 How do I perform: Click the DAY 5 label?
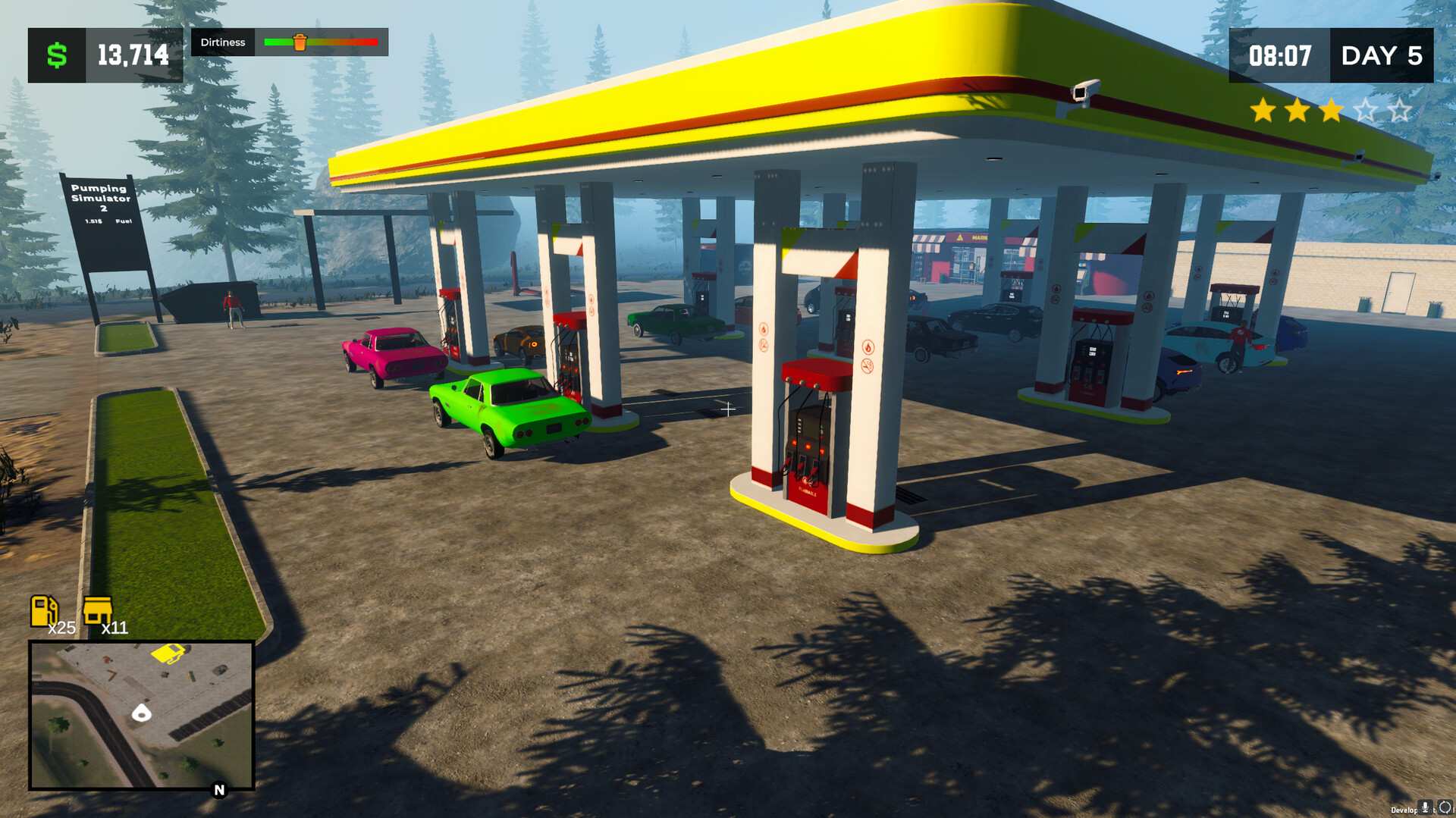[x=1381, y=55]
